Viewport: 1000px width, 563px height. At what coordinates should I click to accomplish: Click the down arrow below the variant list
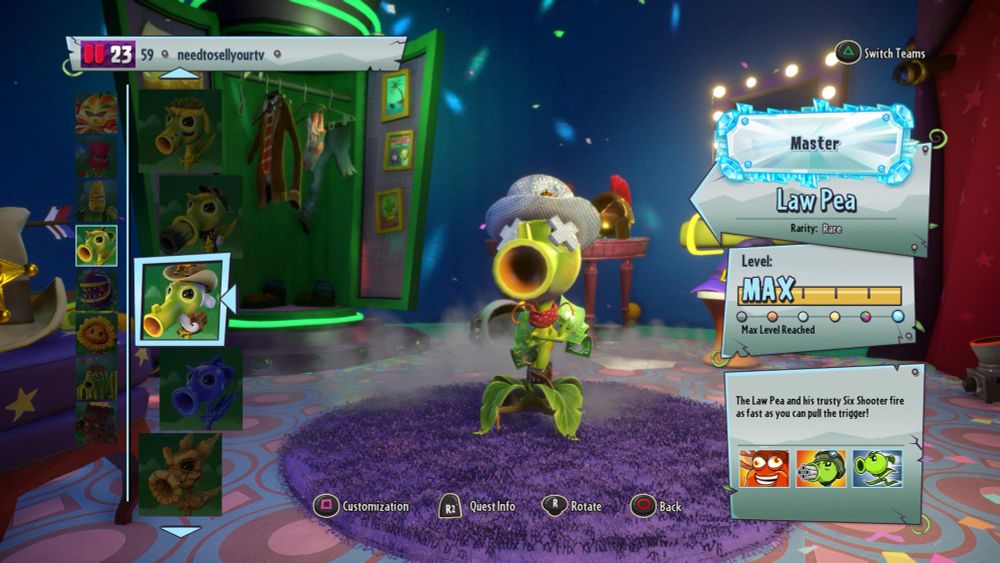click(x=180, y=532)
